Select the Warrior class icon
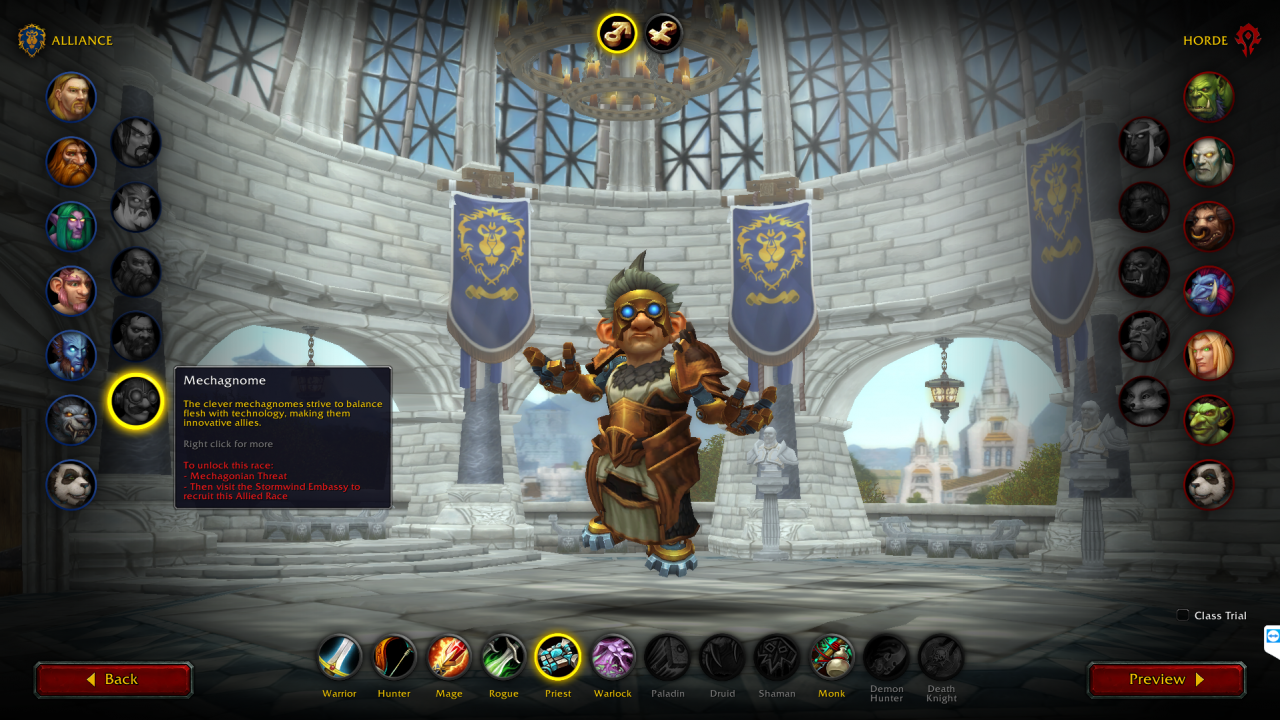The image size is (1280, 720). pos(339,656)
